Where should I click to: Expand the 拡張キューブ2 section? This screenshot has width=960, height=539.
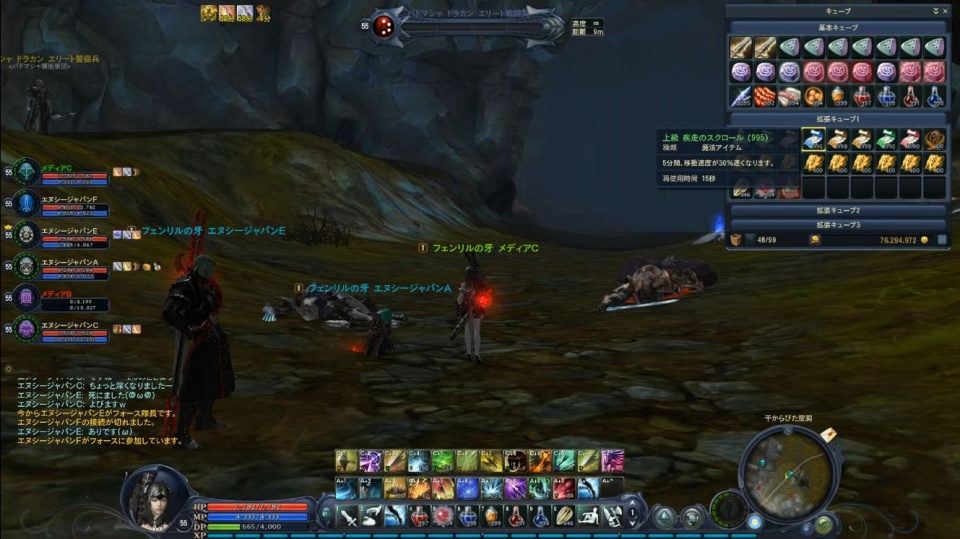838,211
